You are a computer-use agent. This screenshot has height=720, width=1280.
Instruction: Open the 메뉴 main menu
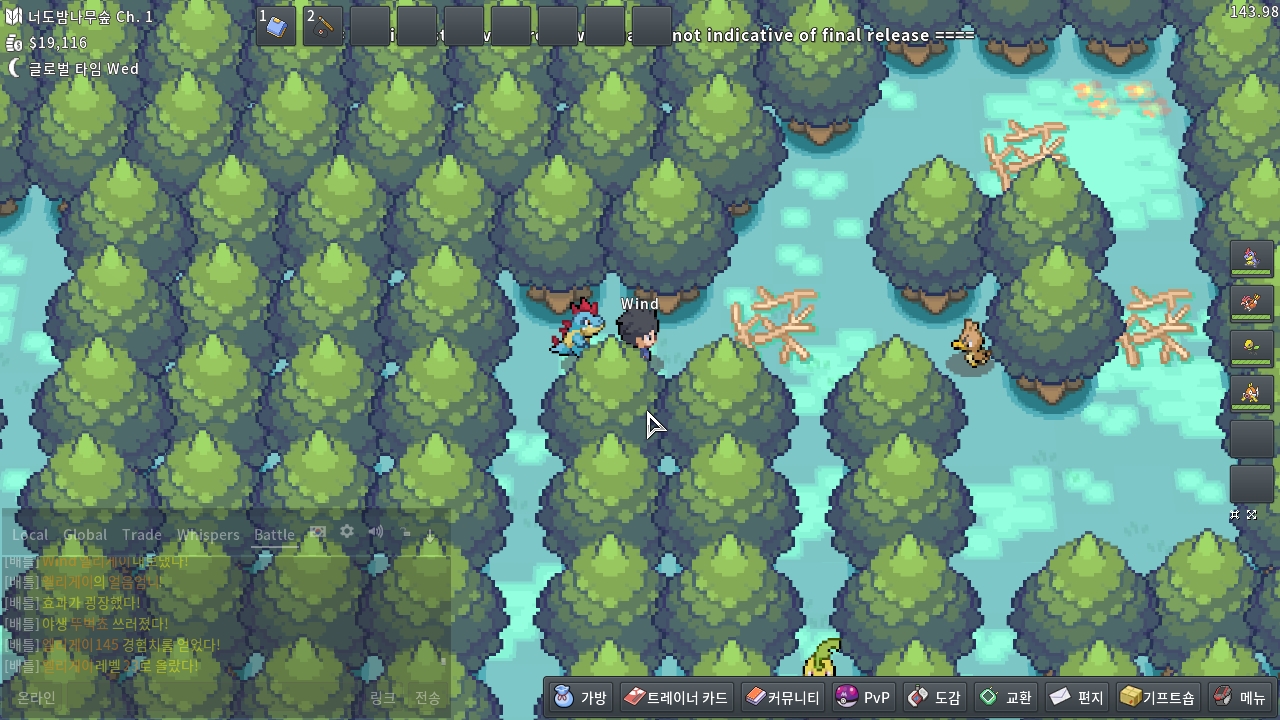[x=1239, y=697]
